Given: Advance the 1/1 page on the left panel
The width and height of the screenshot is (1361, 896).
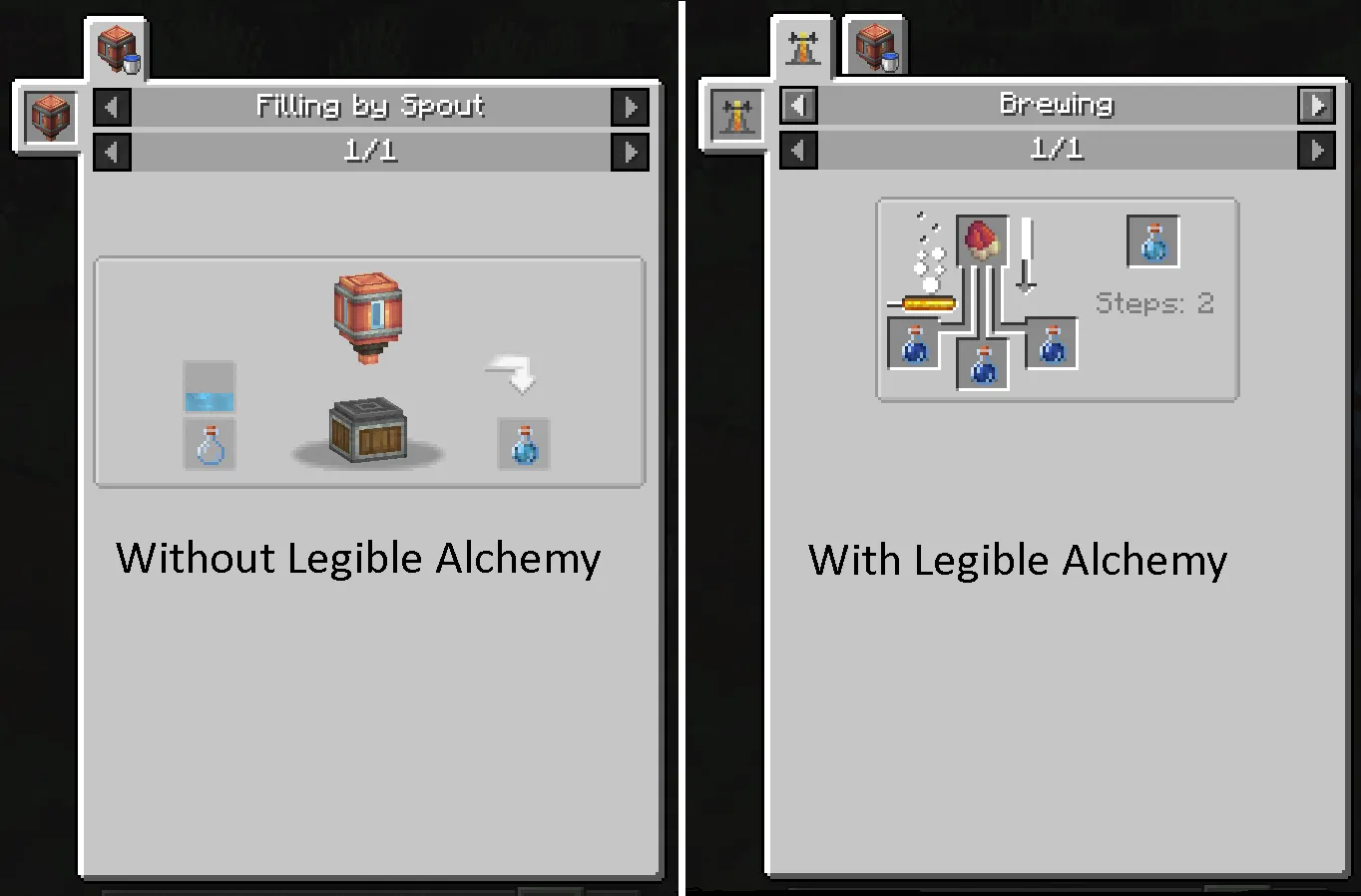Looking at the screenshot, I should (x=630, y=152).
